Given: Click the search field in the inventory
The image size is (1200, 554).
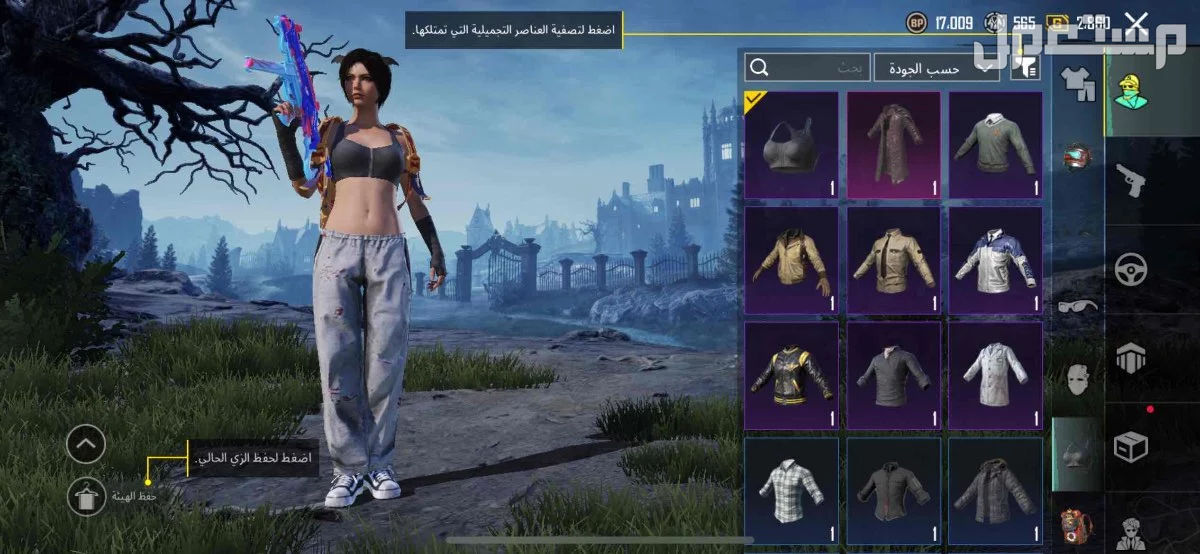Looking at the screenshot, I should [x=808, y=67].
